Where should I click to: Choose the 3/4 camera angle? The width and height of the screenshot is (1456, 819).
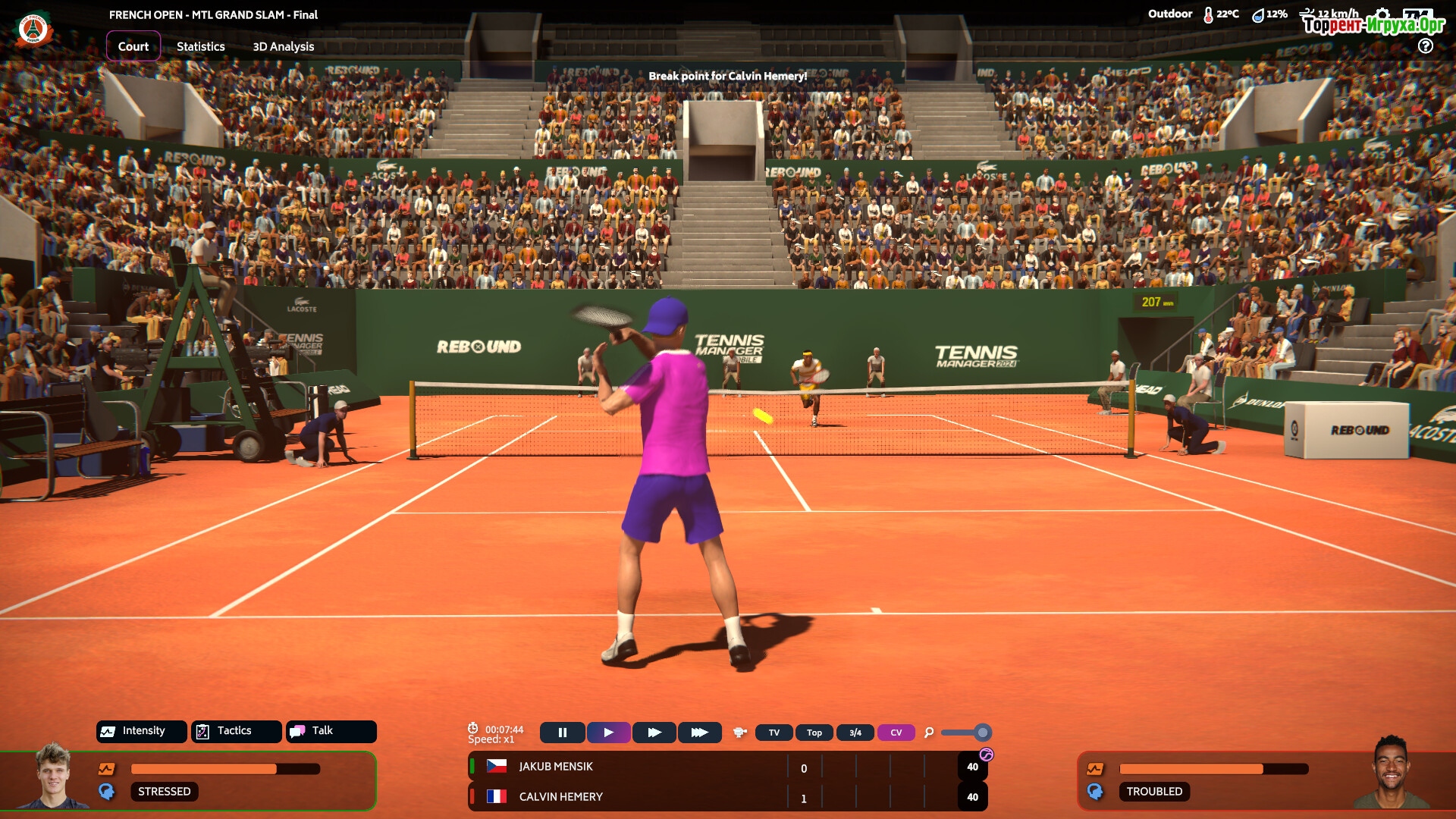[x=855, y=733]
